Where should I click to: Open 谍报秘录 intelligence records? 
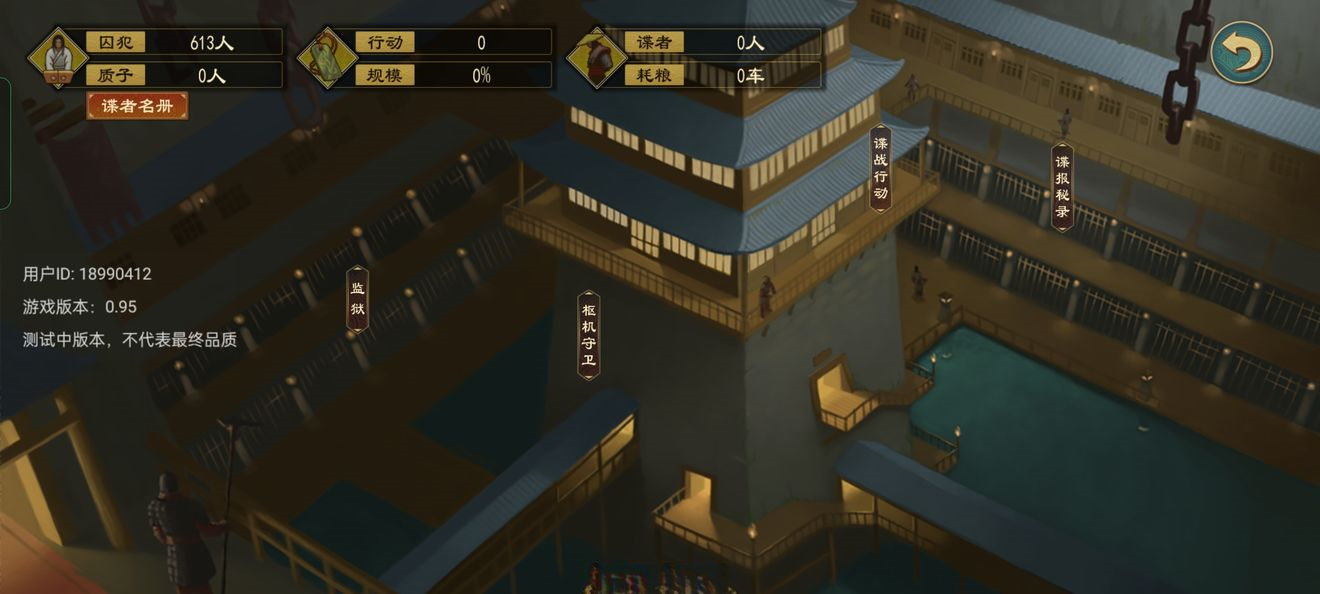(1062, 187)
